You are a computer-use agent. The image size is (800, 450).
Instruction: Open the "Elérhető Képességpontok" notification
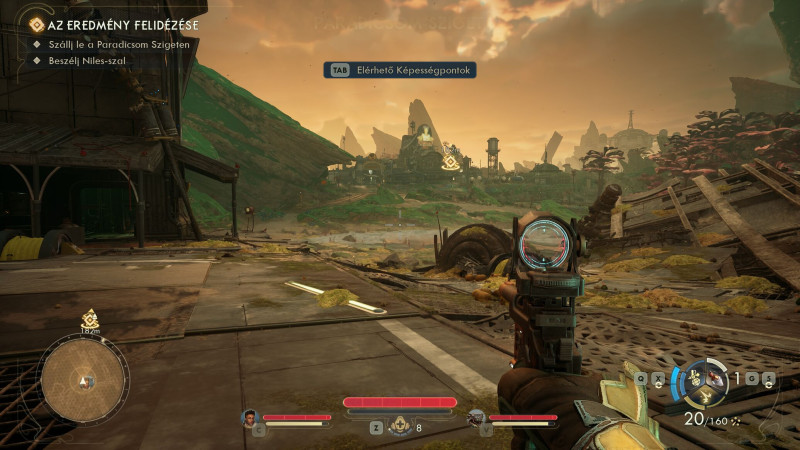click(x=399, y=70)
